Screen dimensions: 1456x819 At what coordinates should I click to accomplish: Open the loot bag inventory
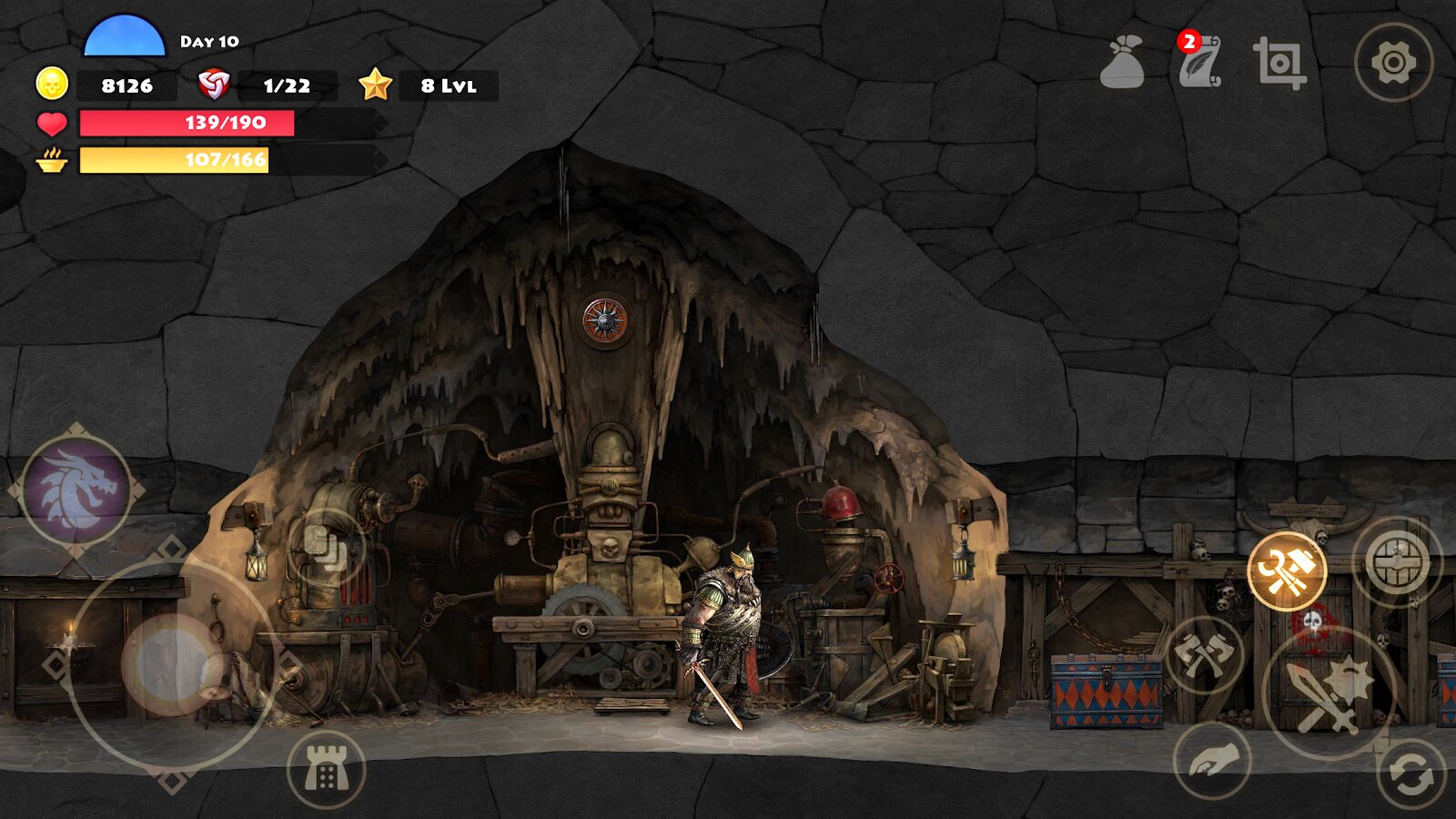1122,63
